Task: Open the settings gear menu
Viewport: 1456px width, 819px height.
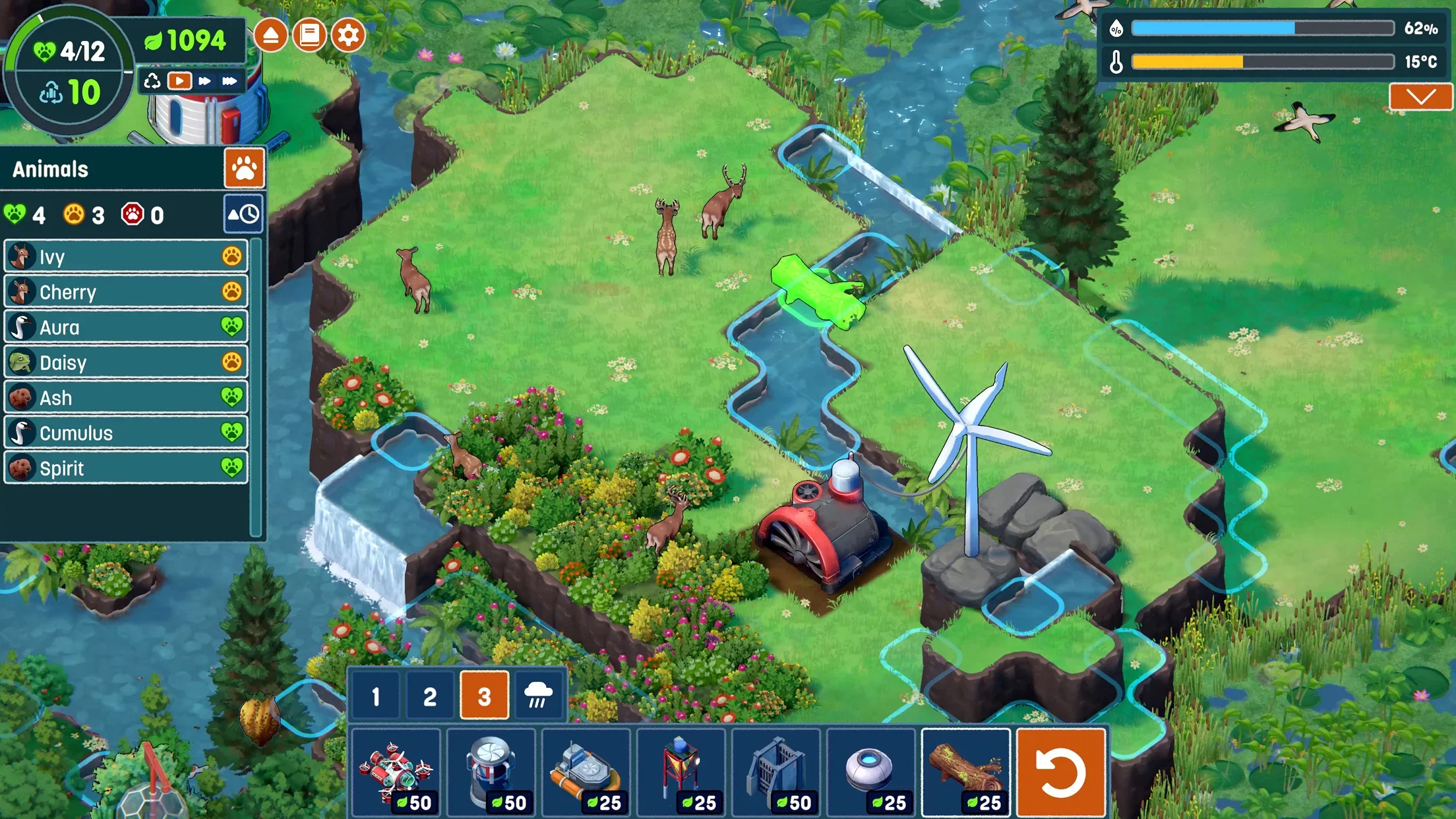Action: 348,35
